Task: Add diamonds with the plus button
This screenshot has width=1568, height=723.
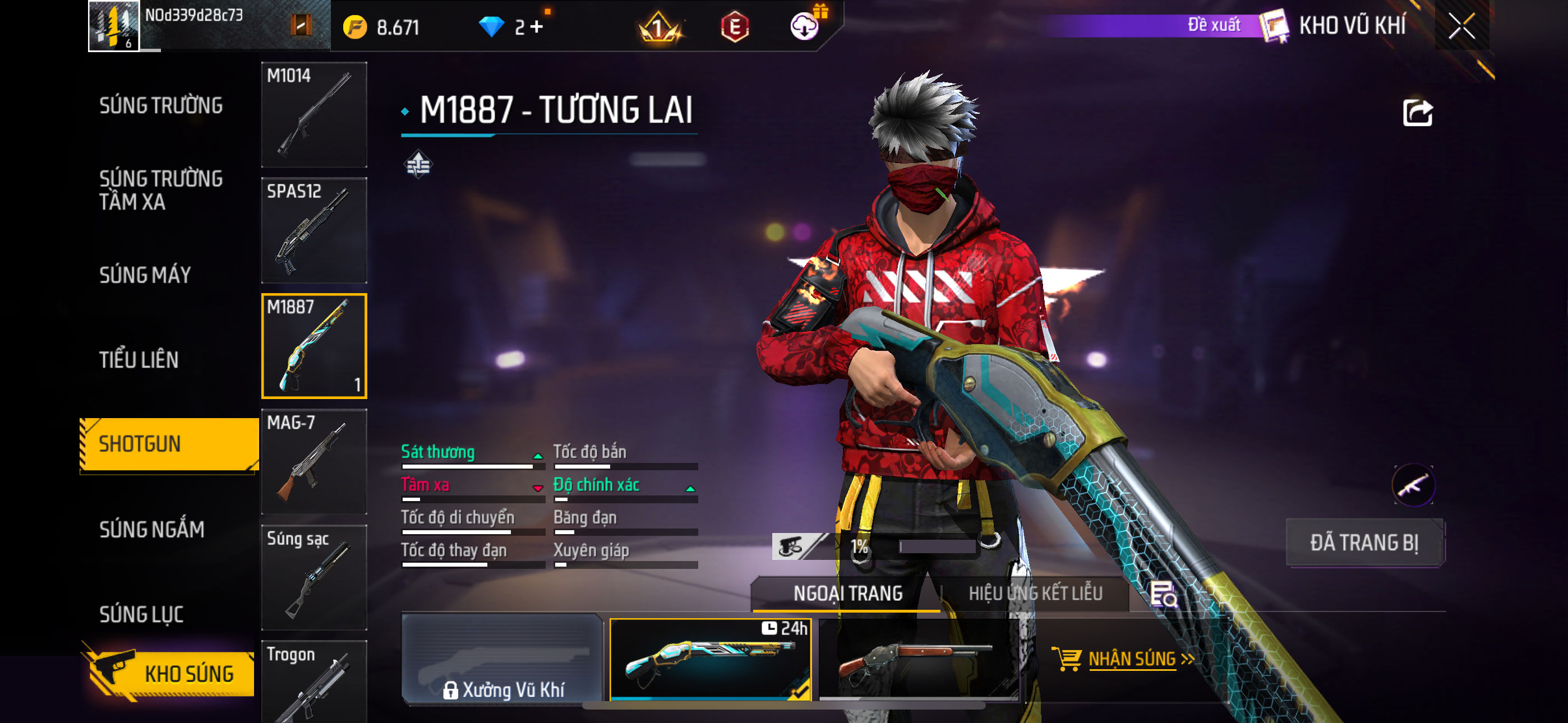Action: click(537, 27)
